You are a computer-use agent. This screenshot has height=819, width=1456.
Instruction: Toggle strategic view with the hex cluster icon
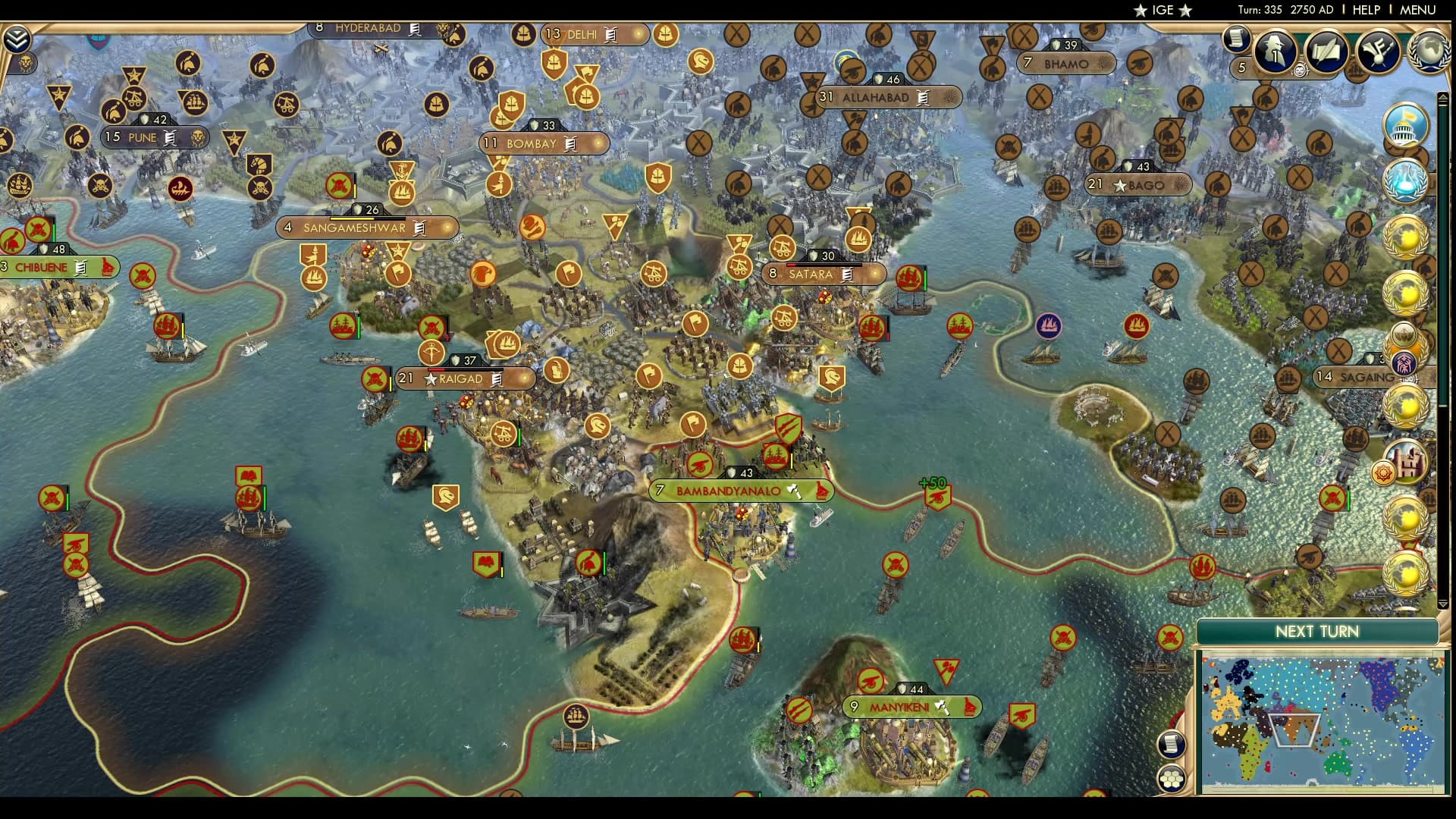[x=1172, y=777]
